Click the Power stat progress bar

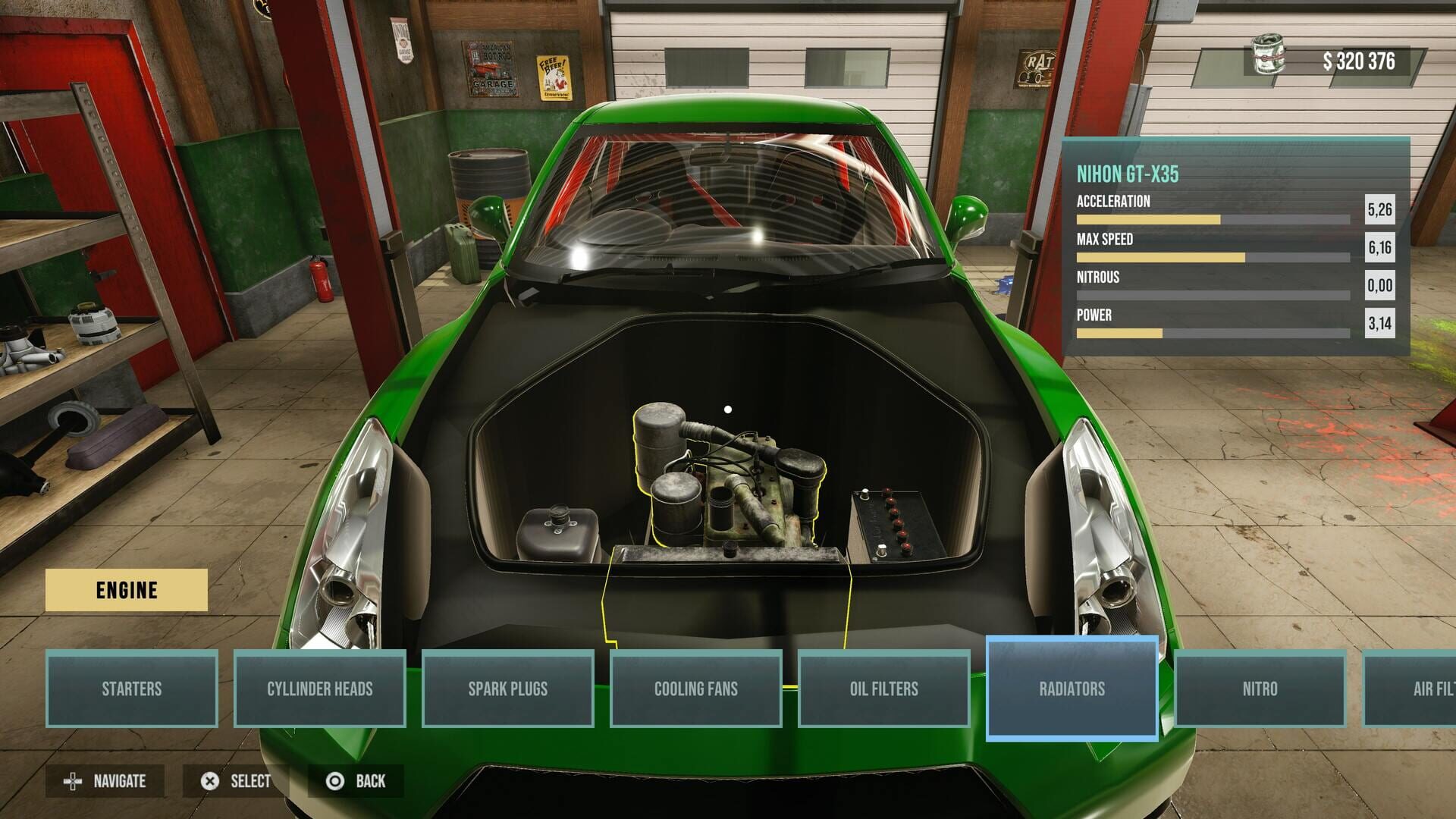click(1213, 332)
